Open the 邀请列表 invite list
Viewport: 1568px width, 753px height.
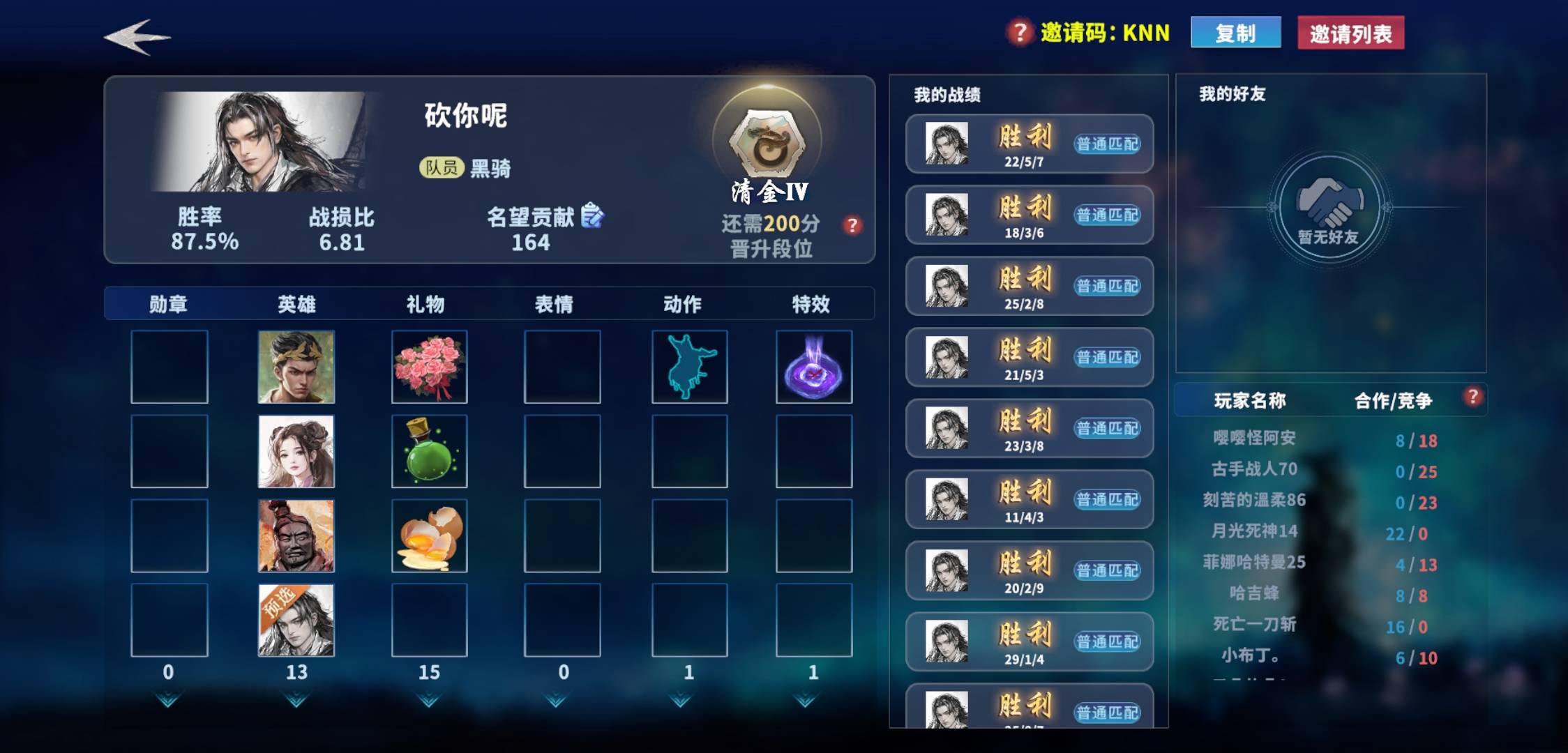pyautogui.click(x=1350, y=32)
